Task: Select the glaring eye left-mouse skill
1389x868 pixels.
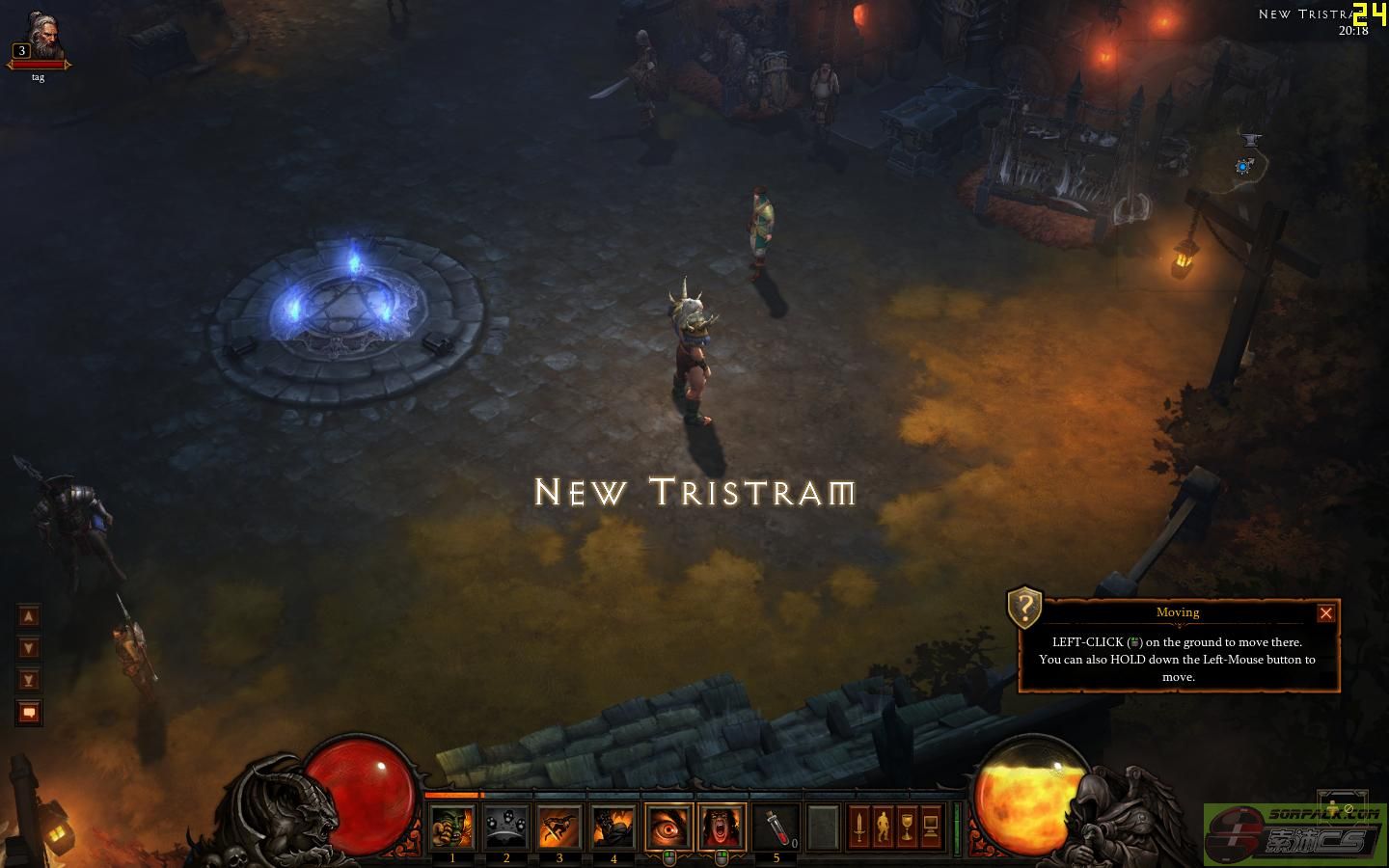Action: (668, 827)
